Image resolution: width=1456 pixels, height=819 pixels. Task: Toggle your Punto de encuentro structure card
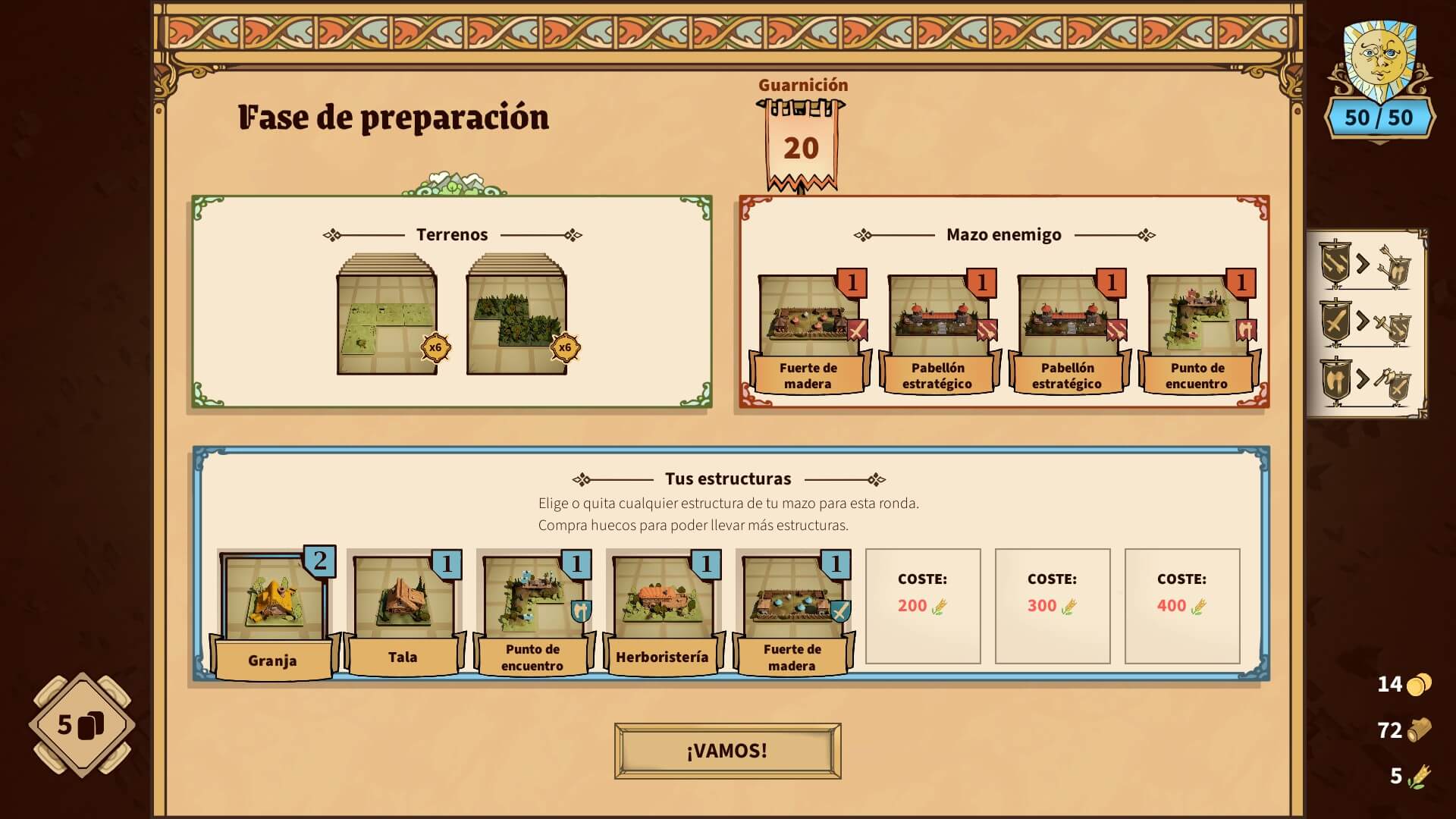point(532,611)
